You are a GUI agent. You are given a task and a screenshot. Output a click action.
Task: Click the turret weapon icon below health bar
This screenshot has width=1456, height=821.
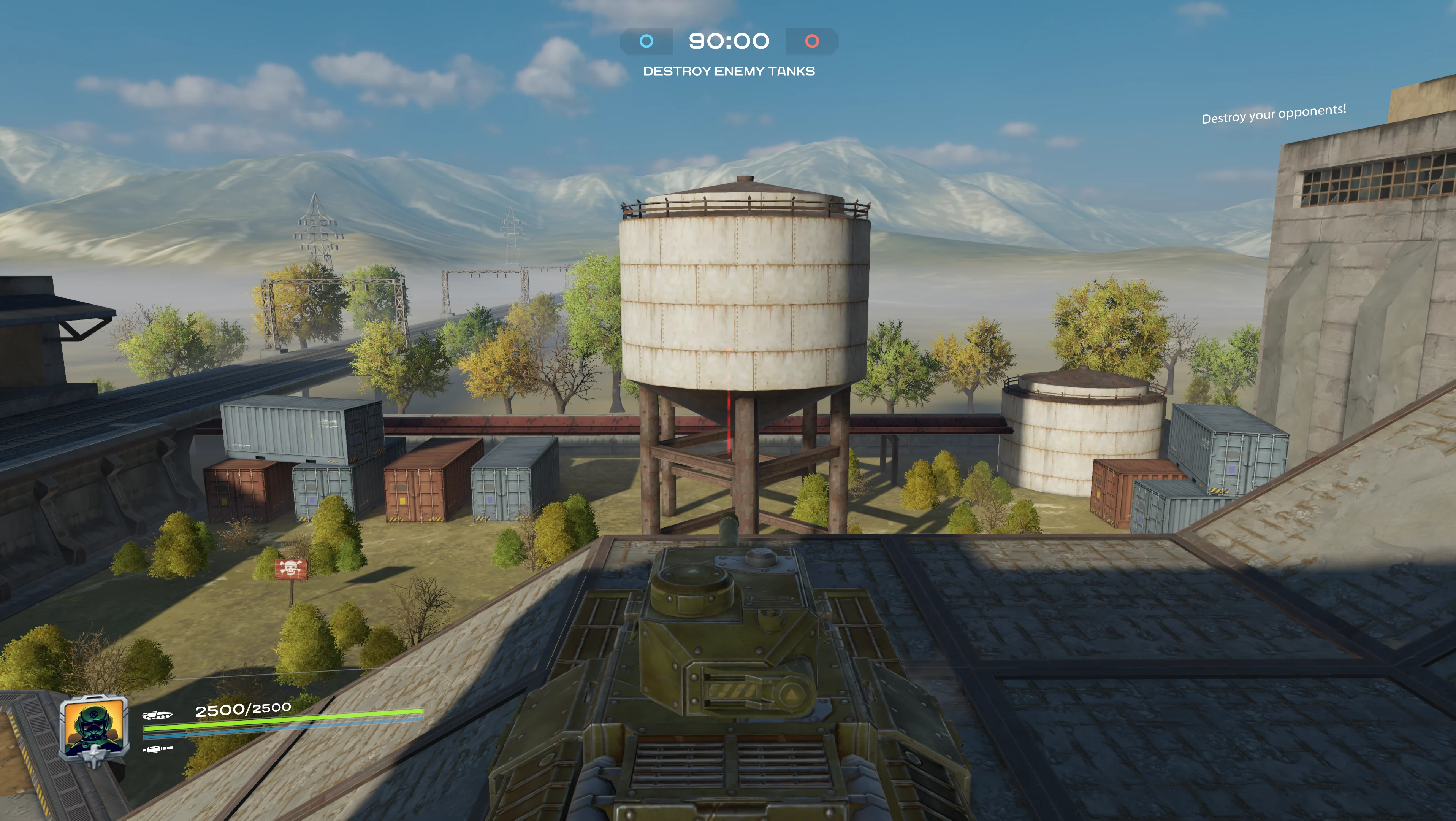pos(158,750)
